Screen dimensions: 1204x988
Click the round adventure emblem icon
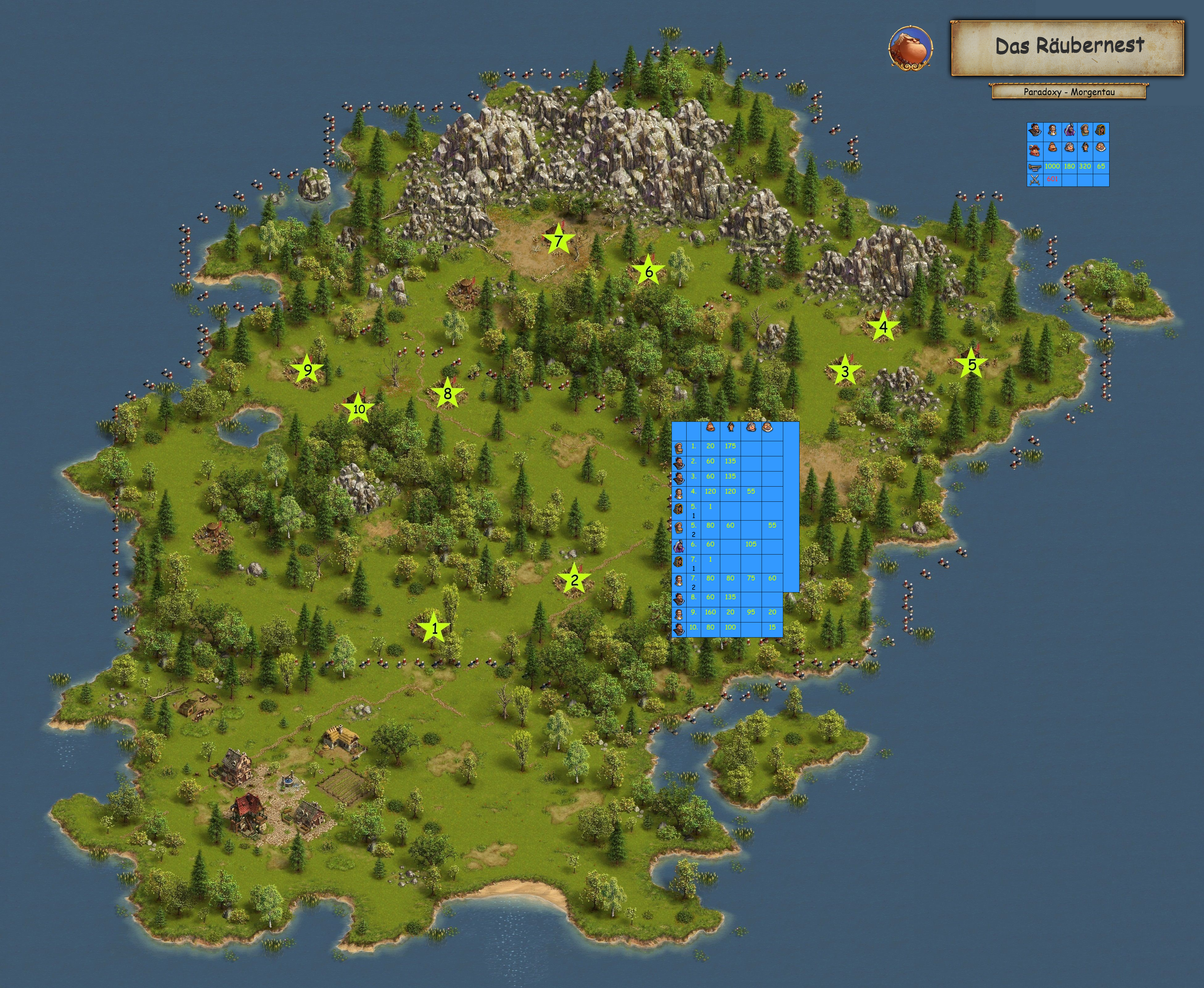tap(910, 48)
